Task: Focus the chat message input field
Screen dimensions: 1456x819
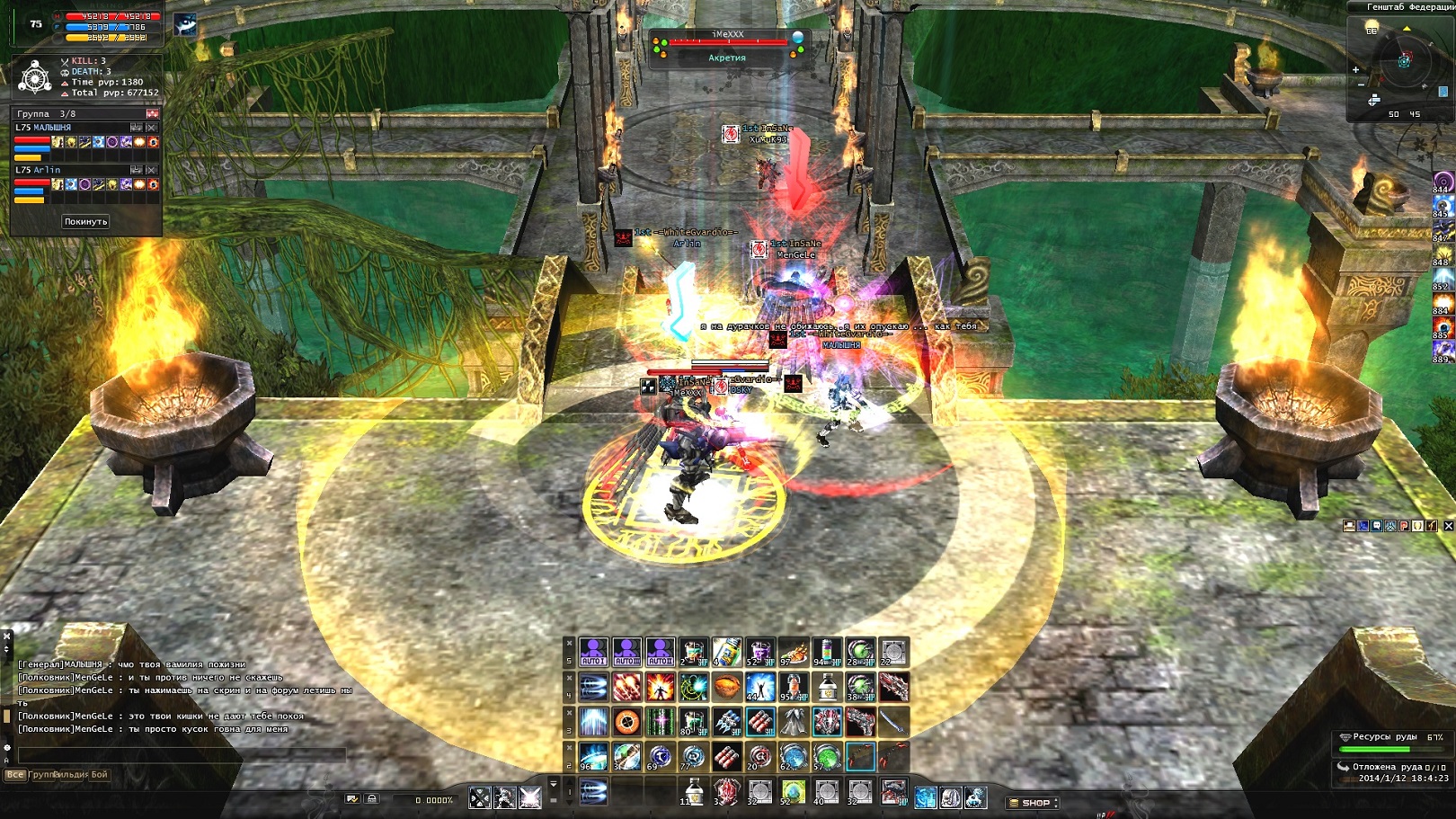Action: pos(180,755)
